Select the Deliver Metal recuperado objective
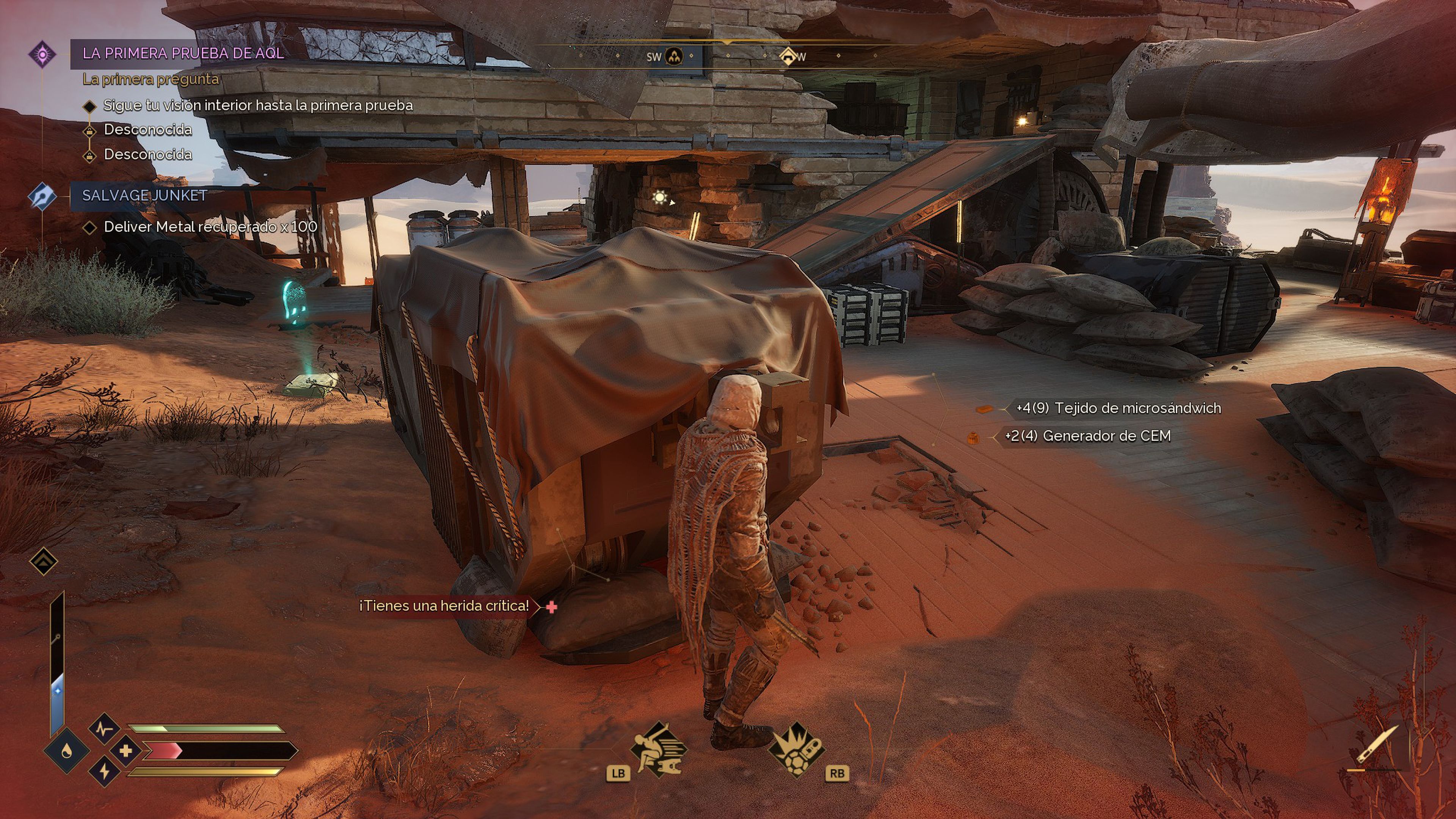The image size is (1456, 819). pyautogui.click(x=210, y=227)
